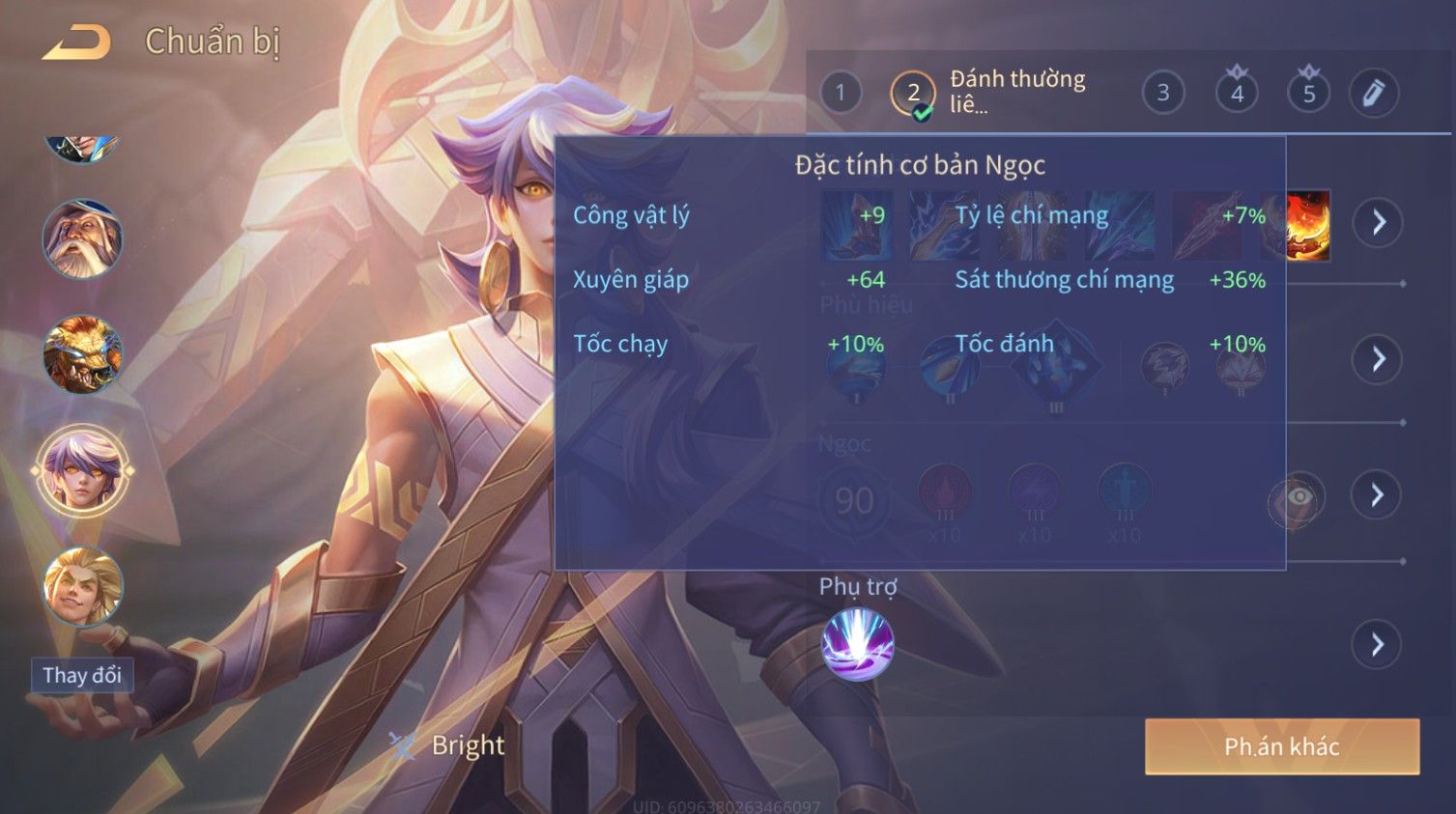This screenshot has height=814, width=1456.
Task: Choose the golden beast hero portrait
Action: tap(82, 354)
